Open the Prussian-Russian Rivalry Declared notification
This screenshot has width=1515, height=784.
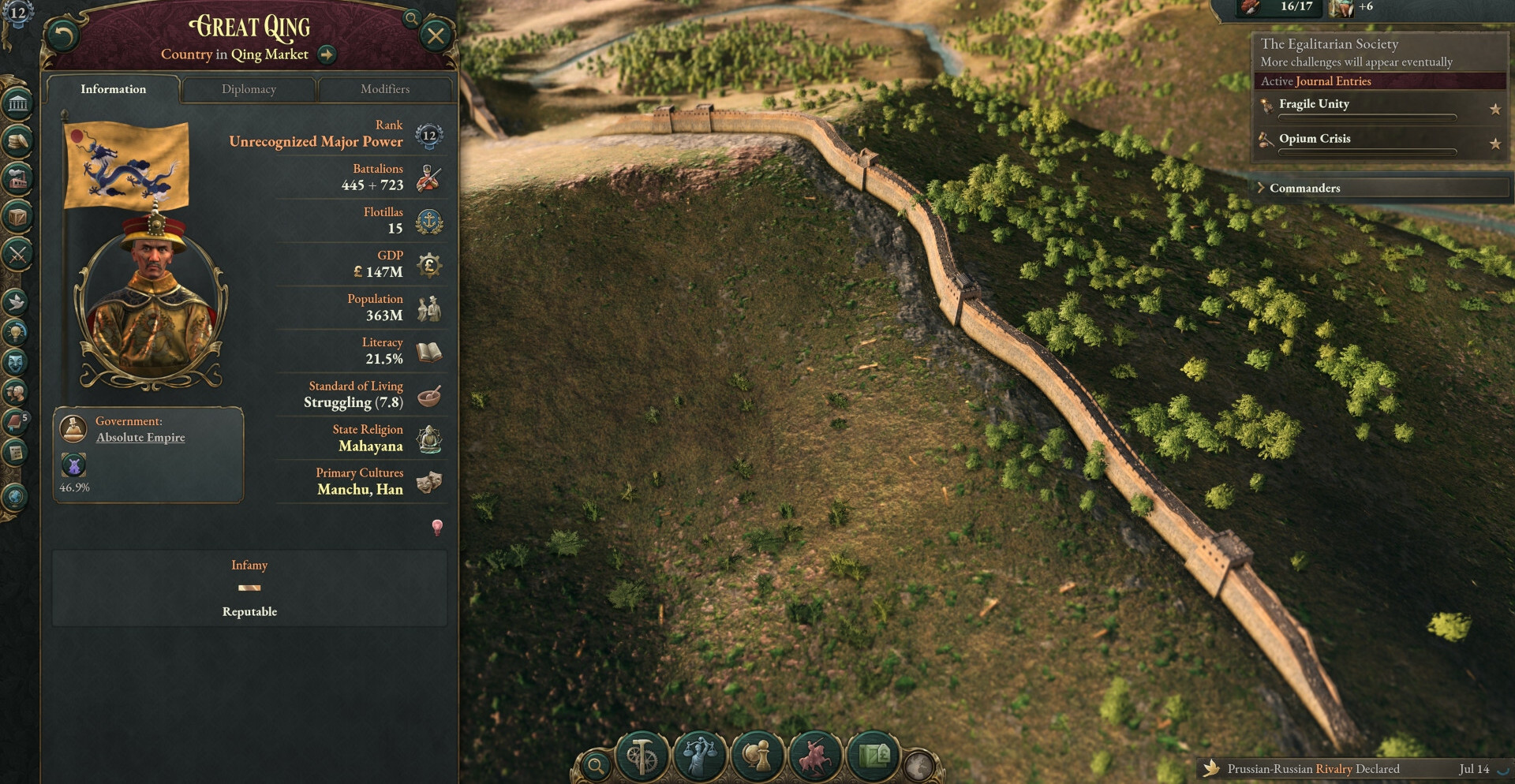[1313, 768]
